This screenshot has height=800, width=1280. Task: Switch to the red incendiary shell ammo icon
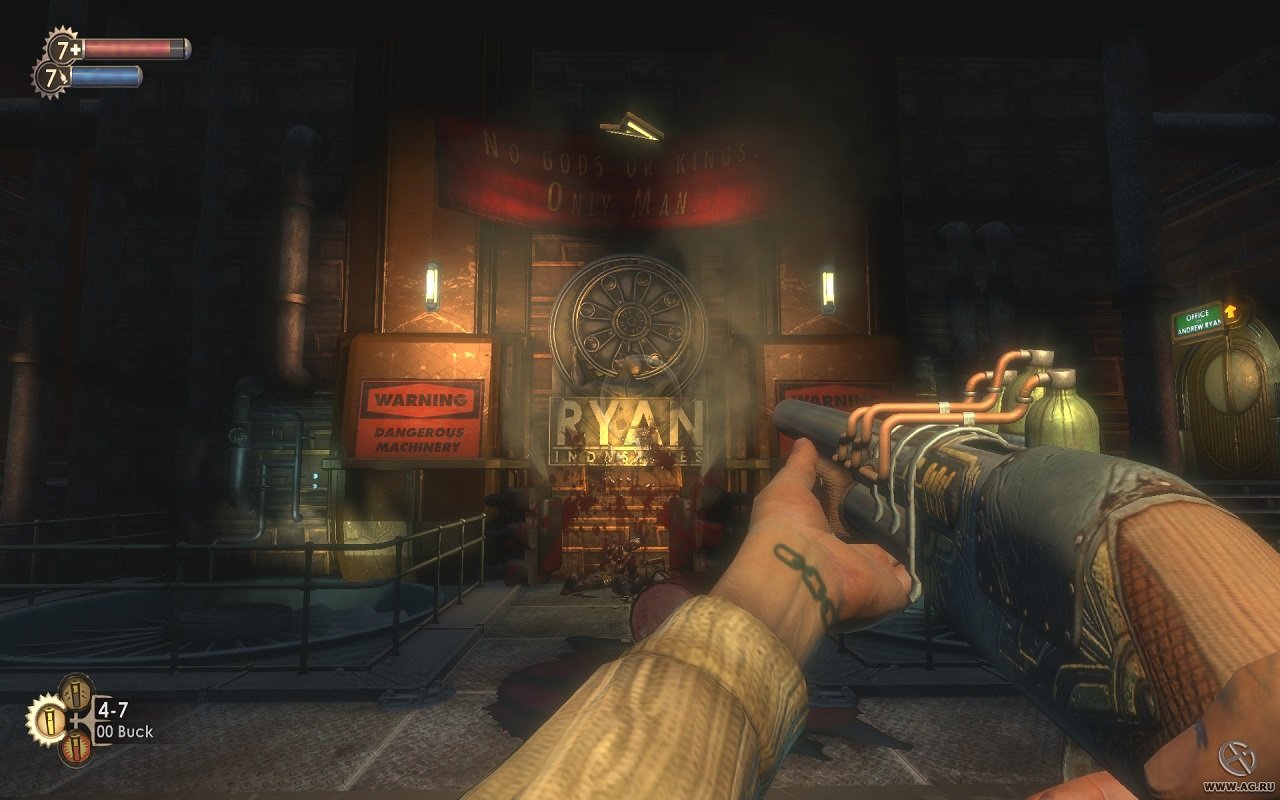point(76,749)
